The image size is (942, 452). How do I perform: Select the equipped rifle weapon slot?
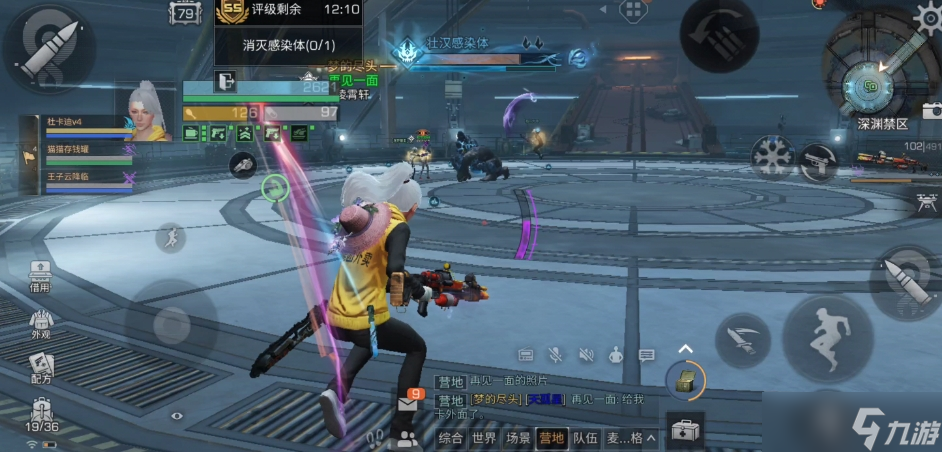884,160
